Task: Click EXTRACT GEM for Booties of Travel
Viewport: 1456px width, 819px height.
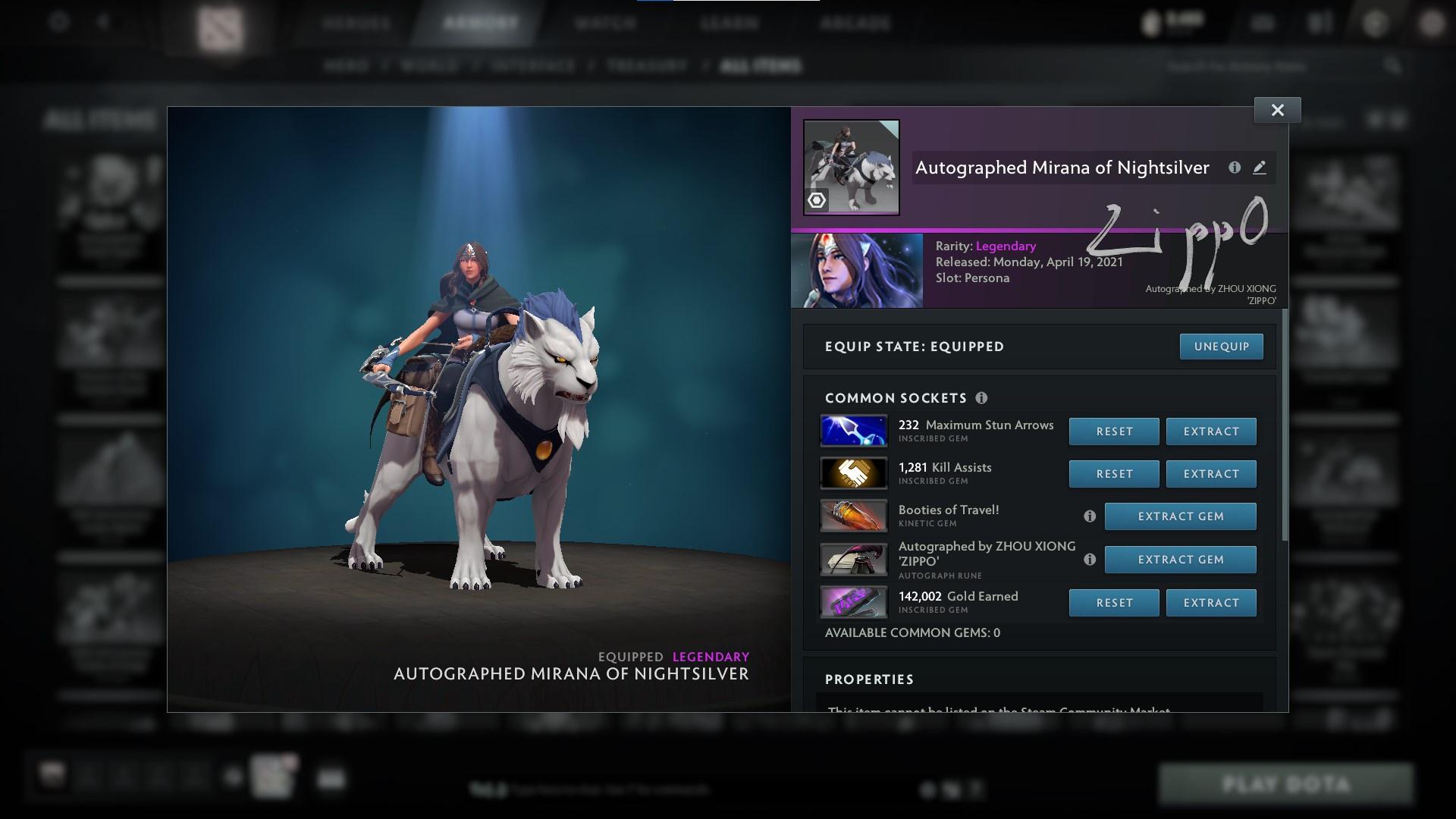Action: [1179, 516]
